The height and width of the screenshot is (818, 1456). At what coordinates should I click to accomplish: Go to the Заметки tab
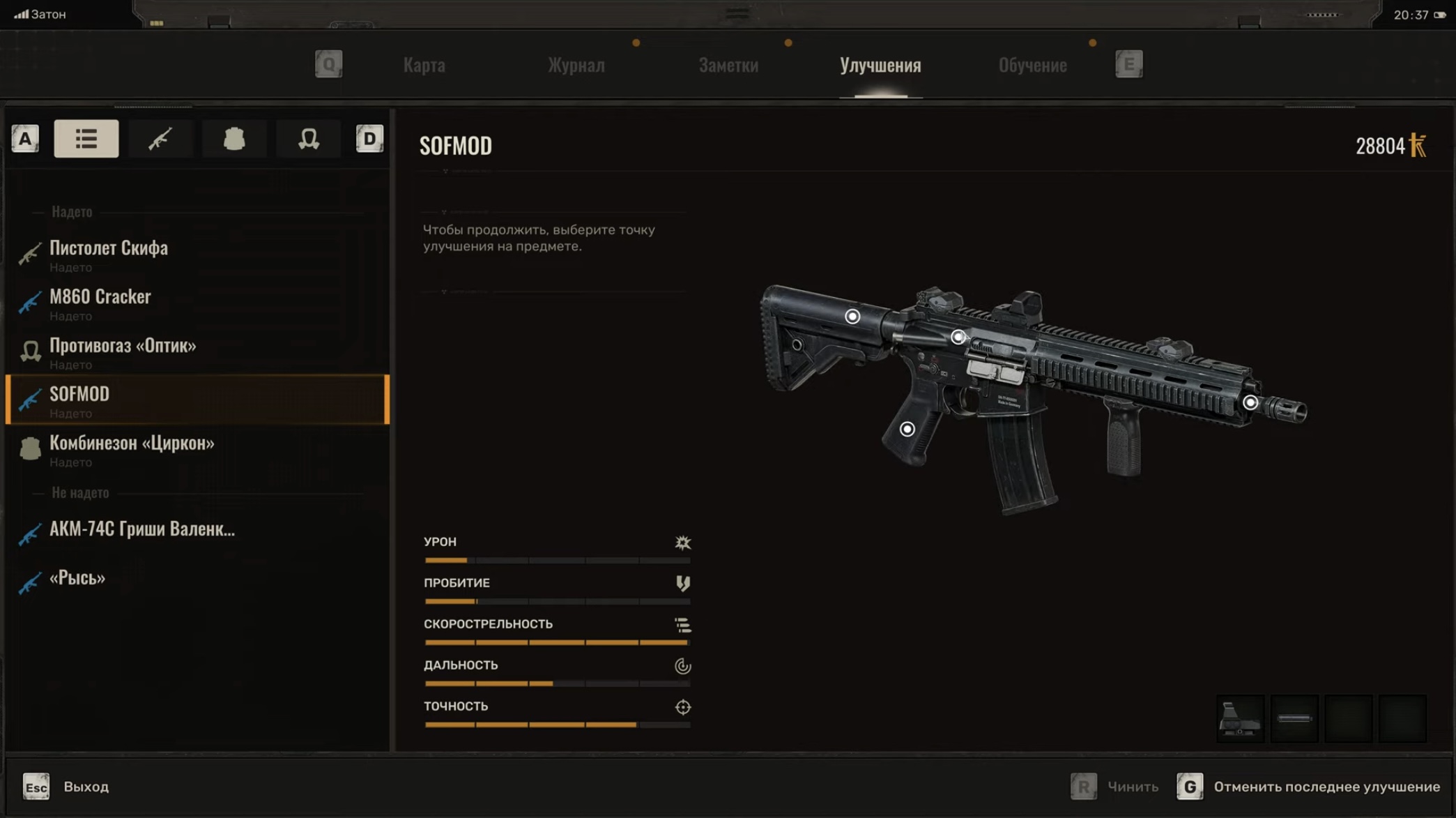[728, 65]
